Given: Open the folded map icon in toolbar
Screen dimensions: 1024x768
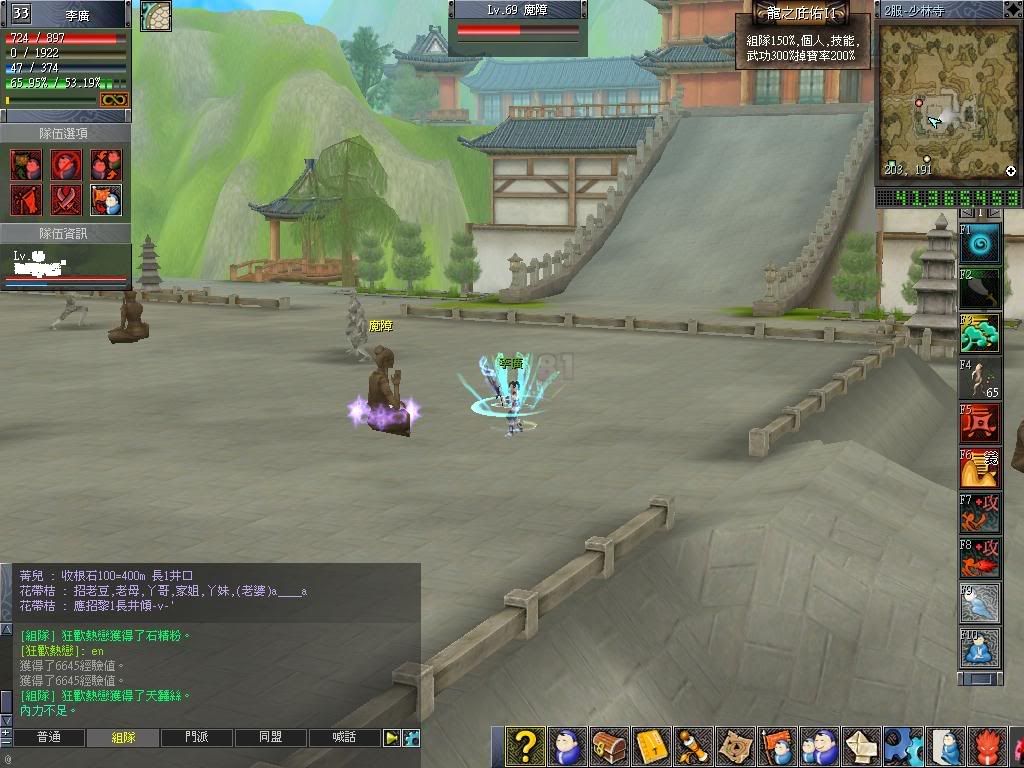Looking at the screenshot, I should (736, 747).
